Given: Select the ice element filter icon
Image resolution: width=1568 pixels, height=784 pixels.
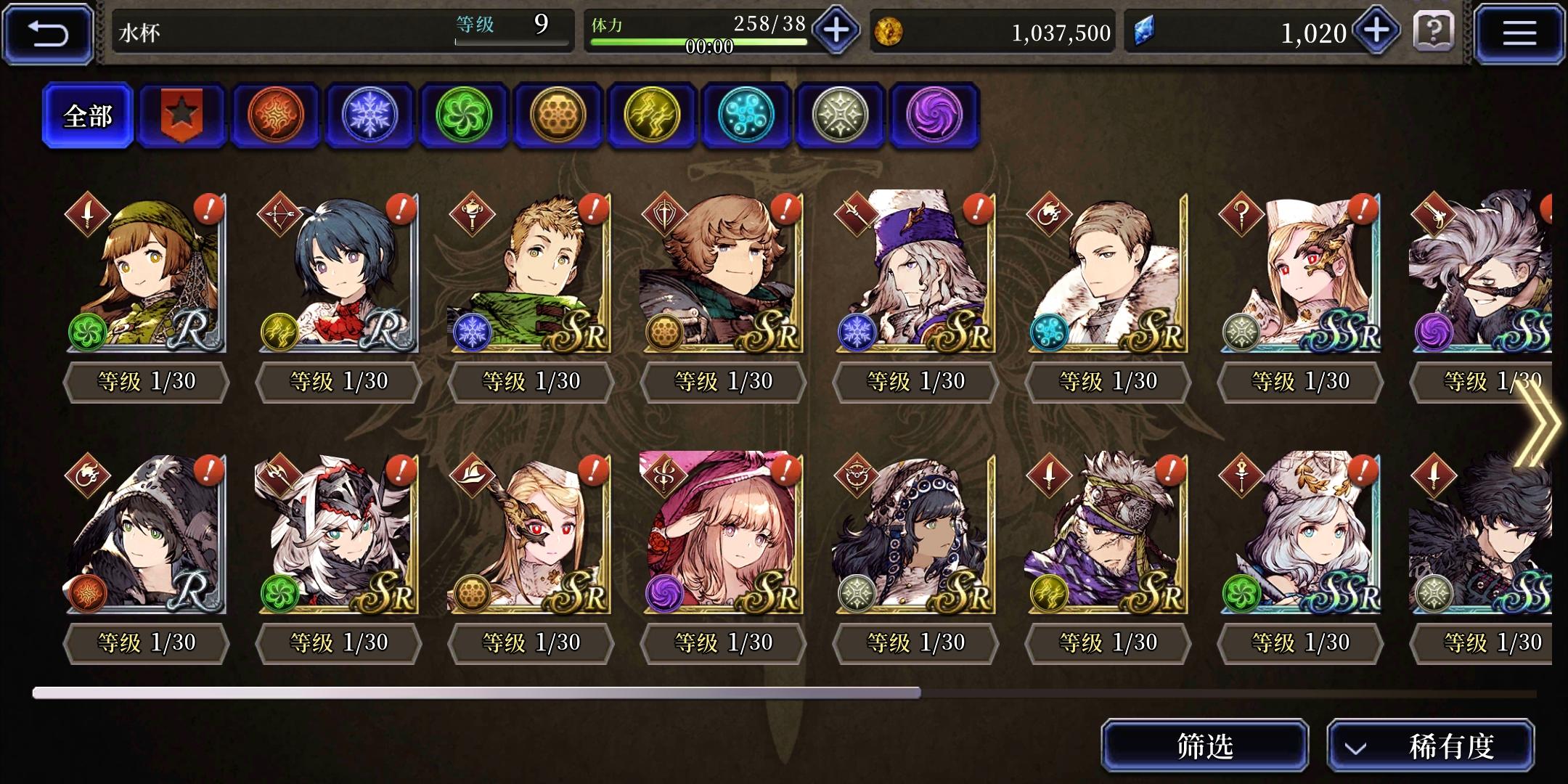Looking at the screenshot, I should (370, 116).
